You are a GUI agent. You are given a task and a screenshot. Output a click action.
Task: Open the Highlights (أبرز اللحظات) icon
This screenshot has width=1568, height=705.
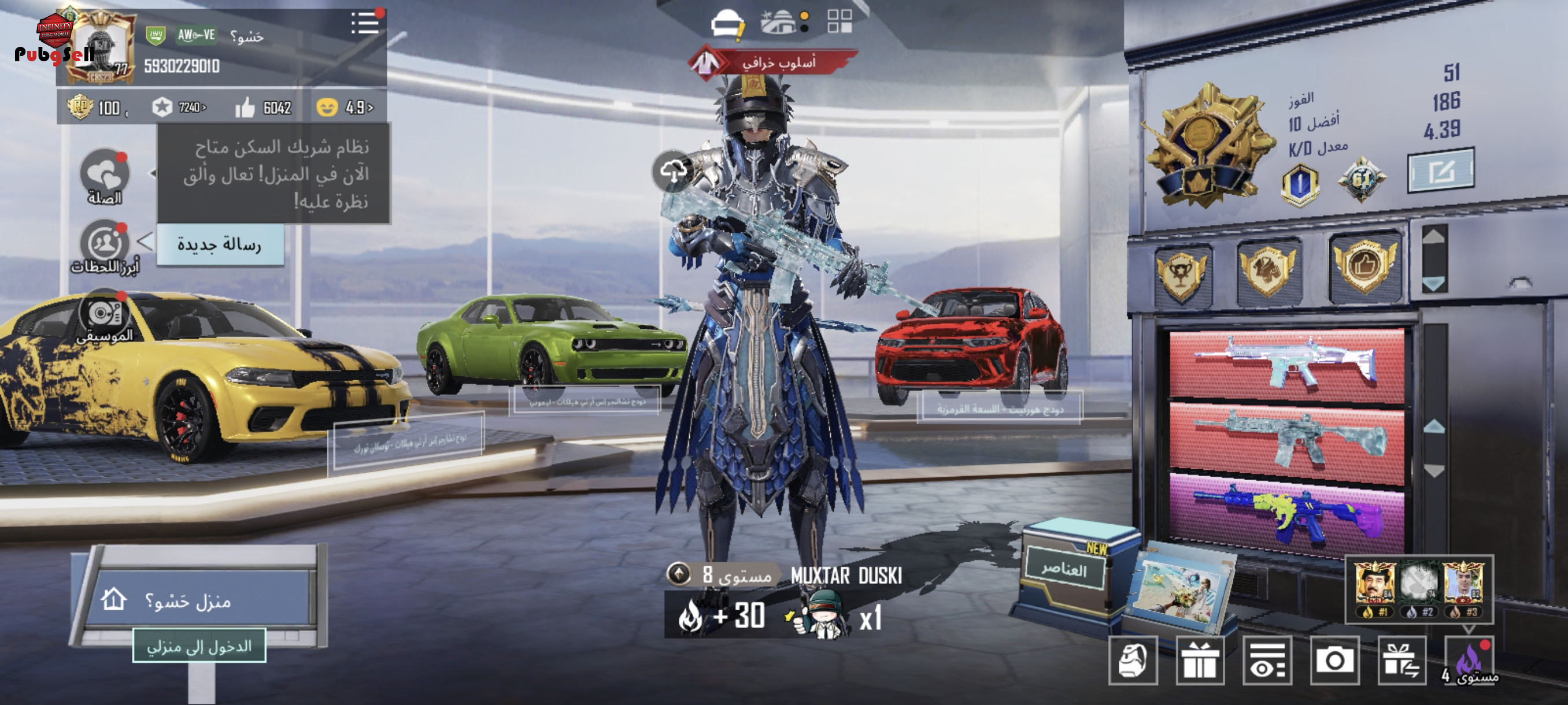click(105, 244)
